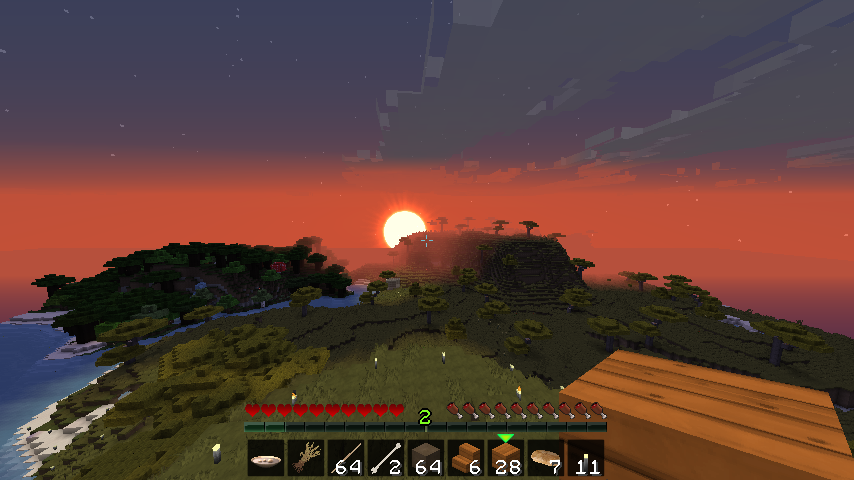Select the slot with 2 arrows
This screenshot has height=480, width=854.
point(386,459)
